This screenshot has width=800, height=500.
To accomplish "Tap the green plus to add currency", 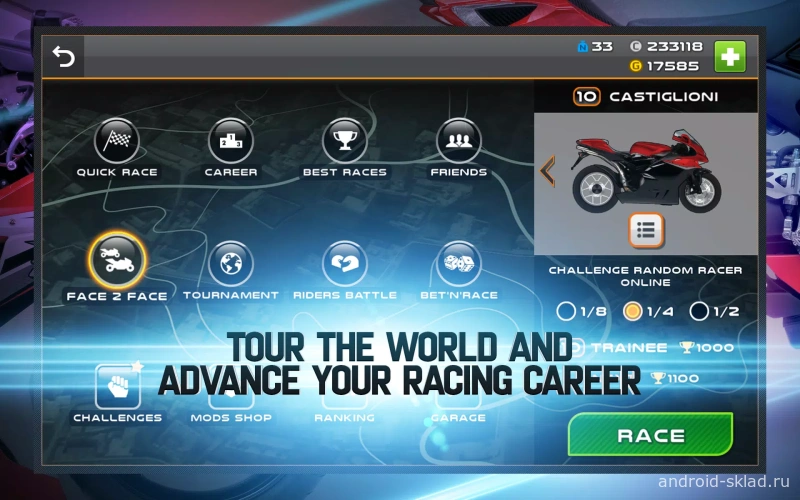I will point(729,56).
